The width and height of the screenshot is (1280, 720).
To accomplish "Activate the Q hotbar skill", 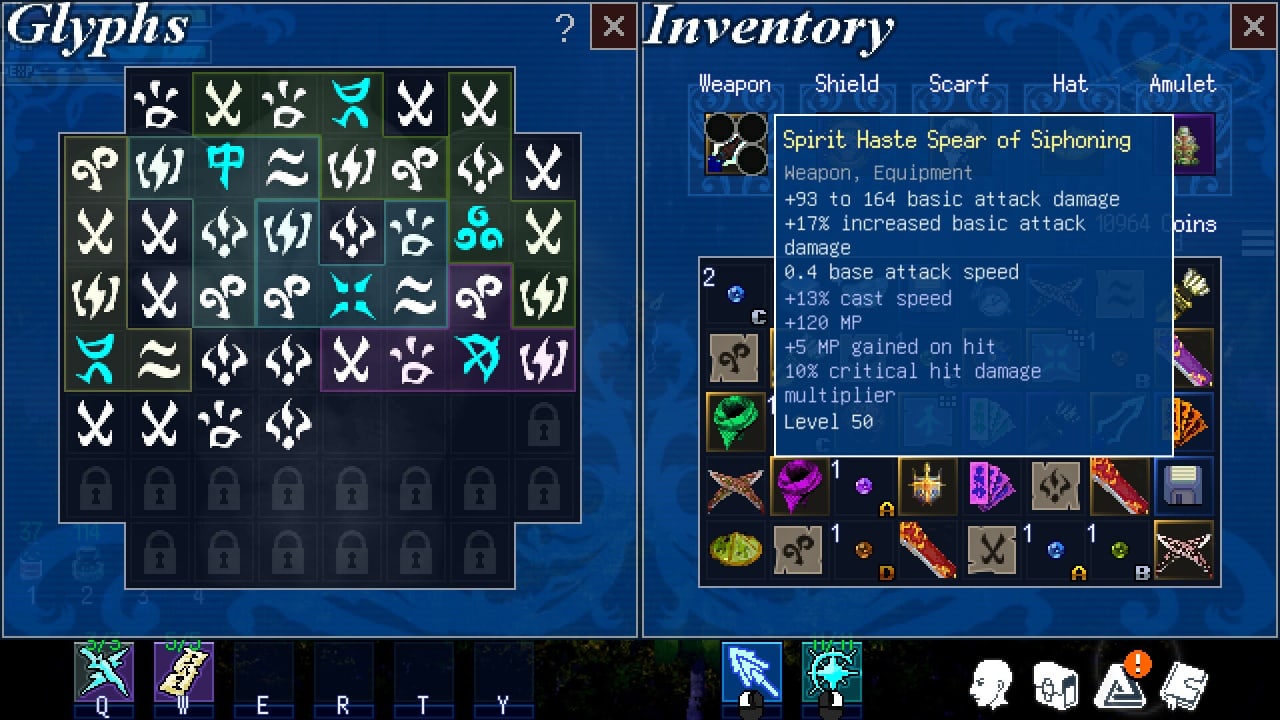I will pyautogui.click(x=103, y=672).
